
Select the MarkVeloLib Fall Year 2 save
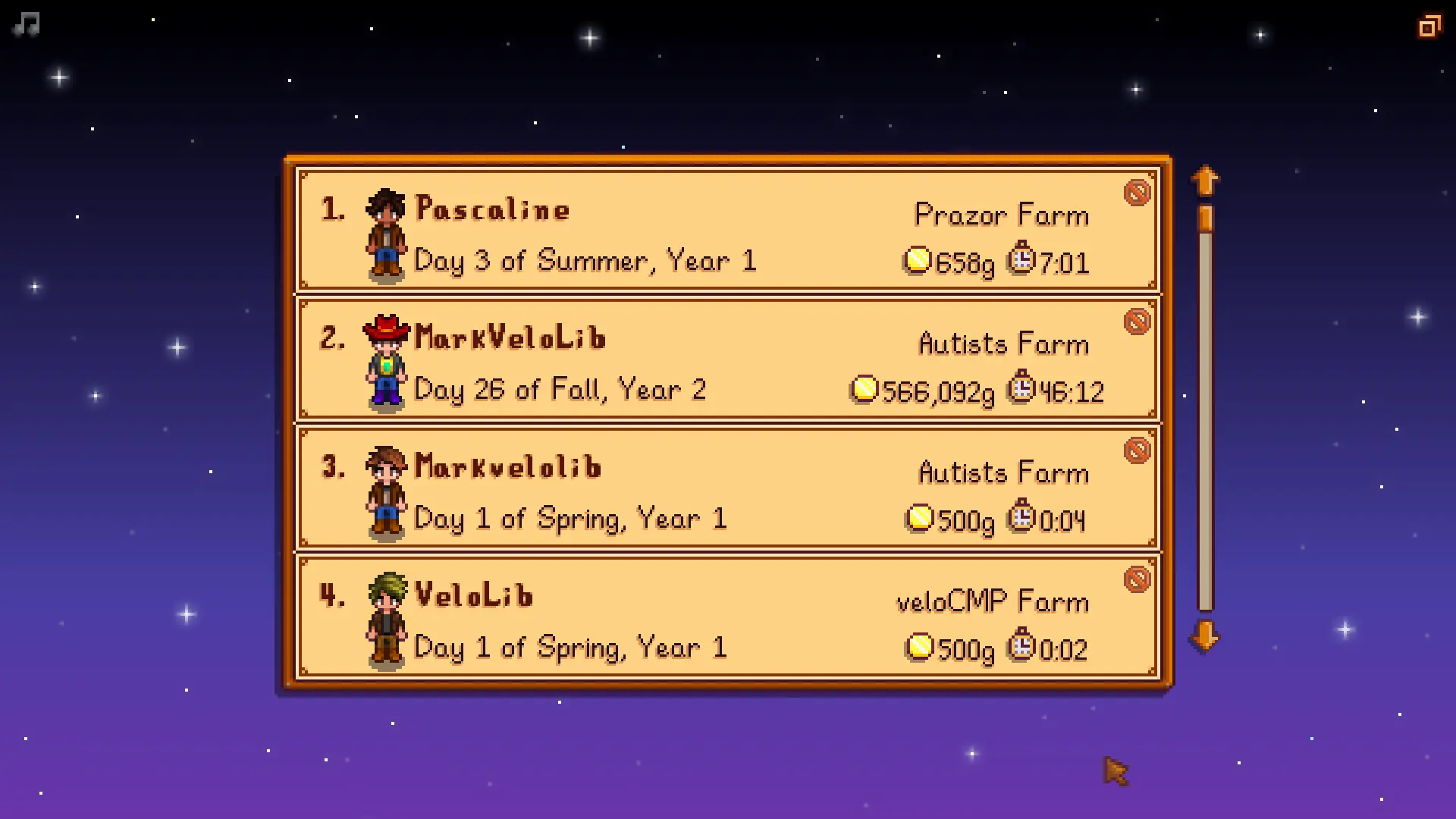726,359
